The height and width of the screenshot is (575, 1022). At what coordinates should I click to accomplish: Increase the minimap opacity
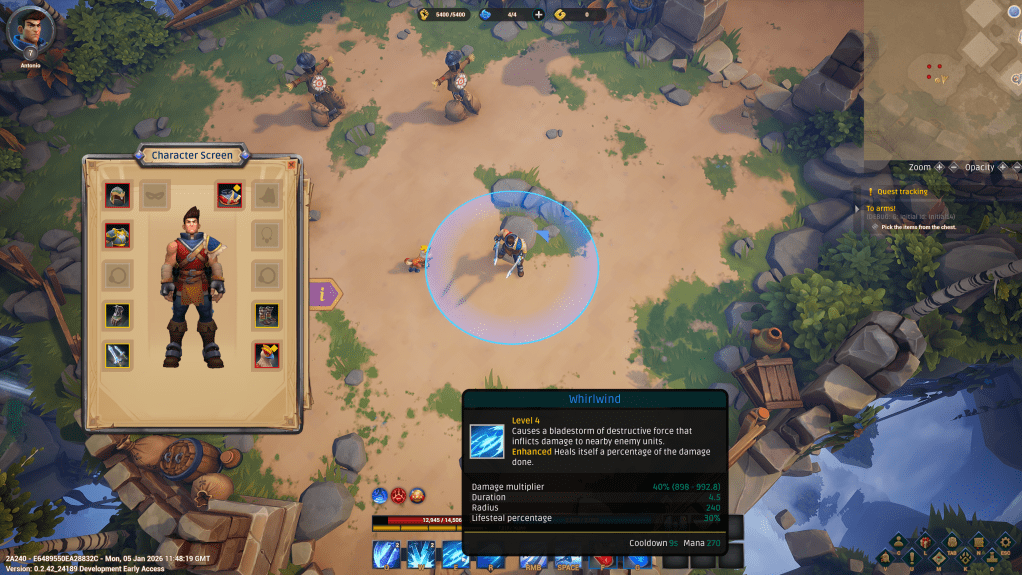click(x=1000, y=167)
